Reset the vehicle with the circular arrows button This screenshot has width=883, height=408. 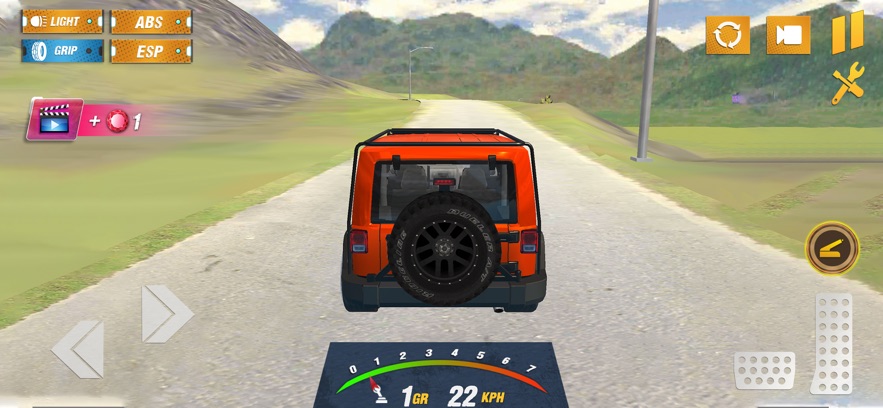point(727,35)
